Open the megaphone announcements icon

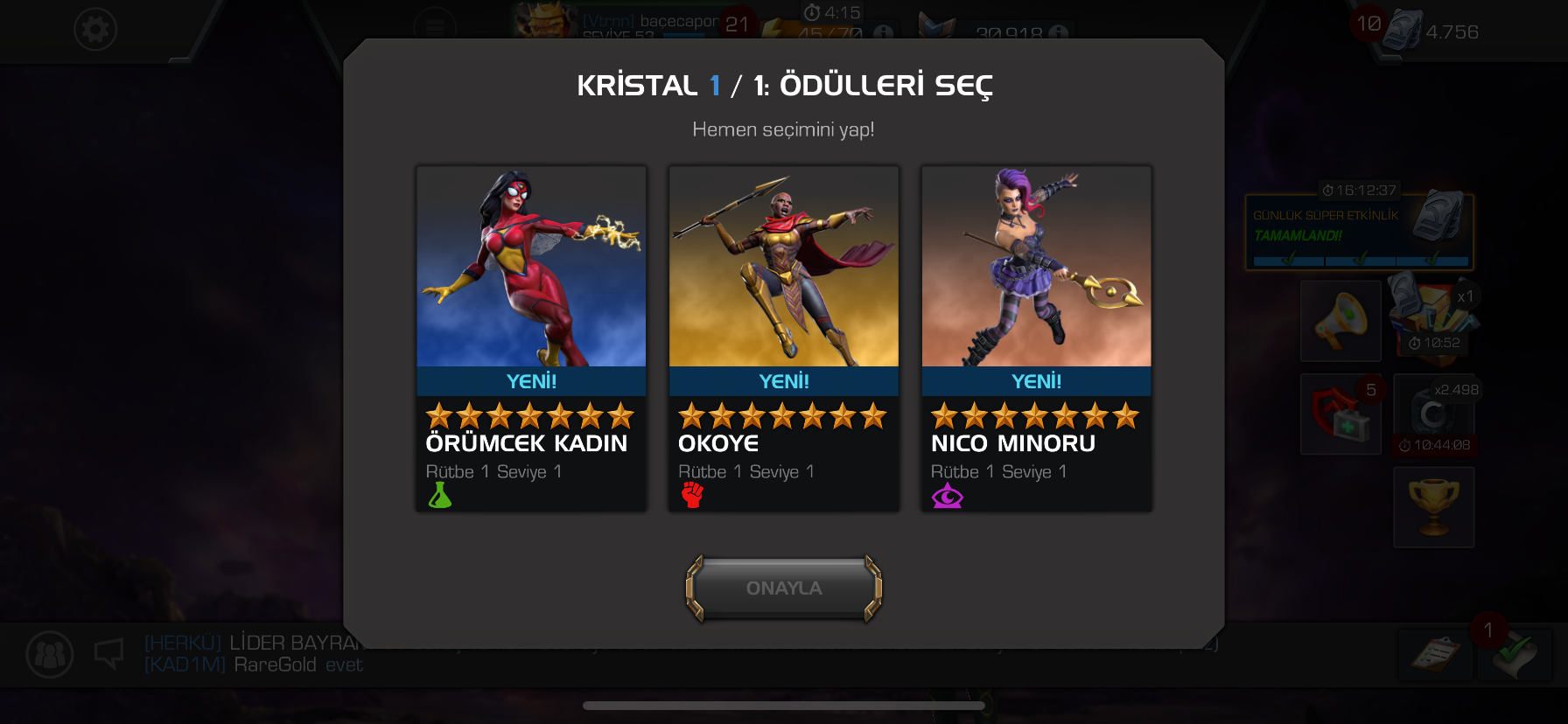1340,321
